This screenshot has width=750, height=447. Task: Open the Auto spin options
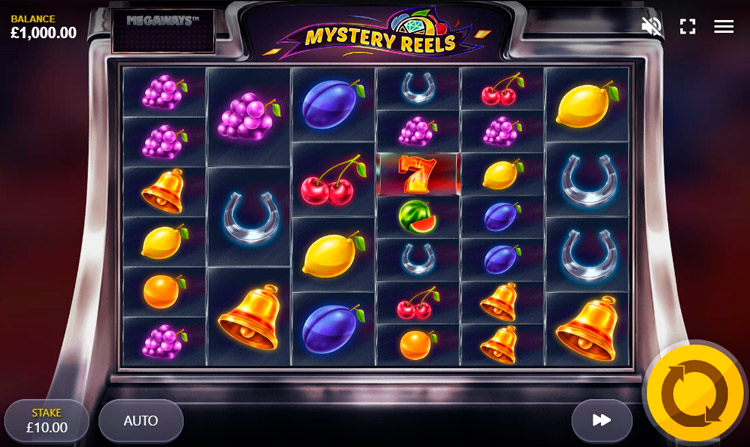click(x=141, y=421)
